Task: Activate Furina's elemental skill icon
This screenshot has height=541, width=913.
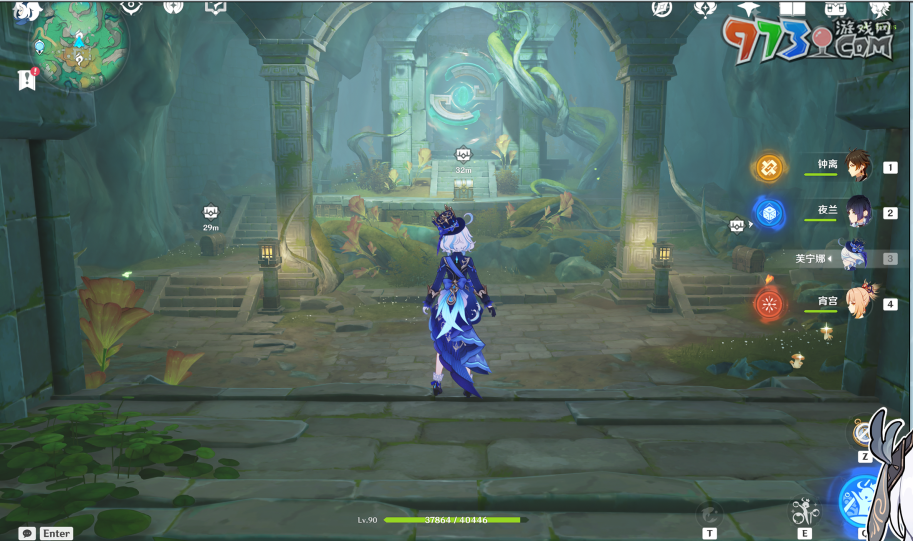Action: point(805,512)
